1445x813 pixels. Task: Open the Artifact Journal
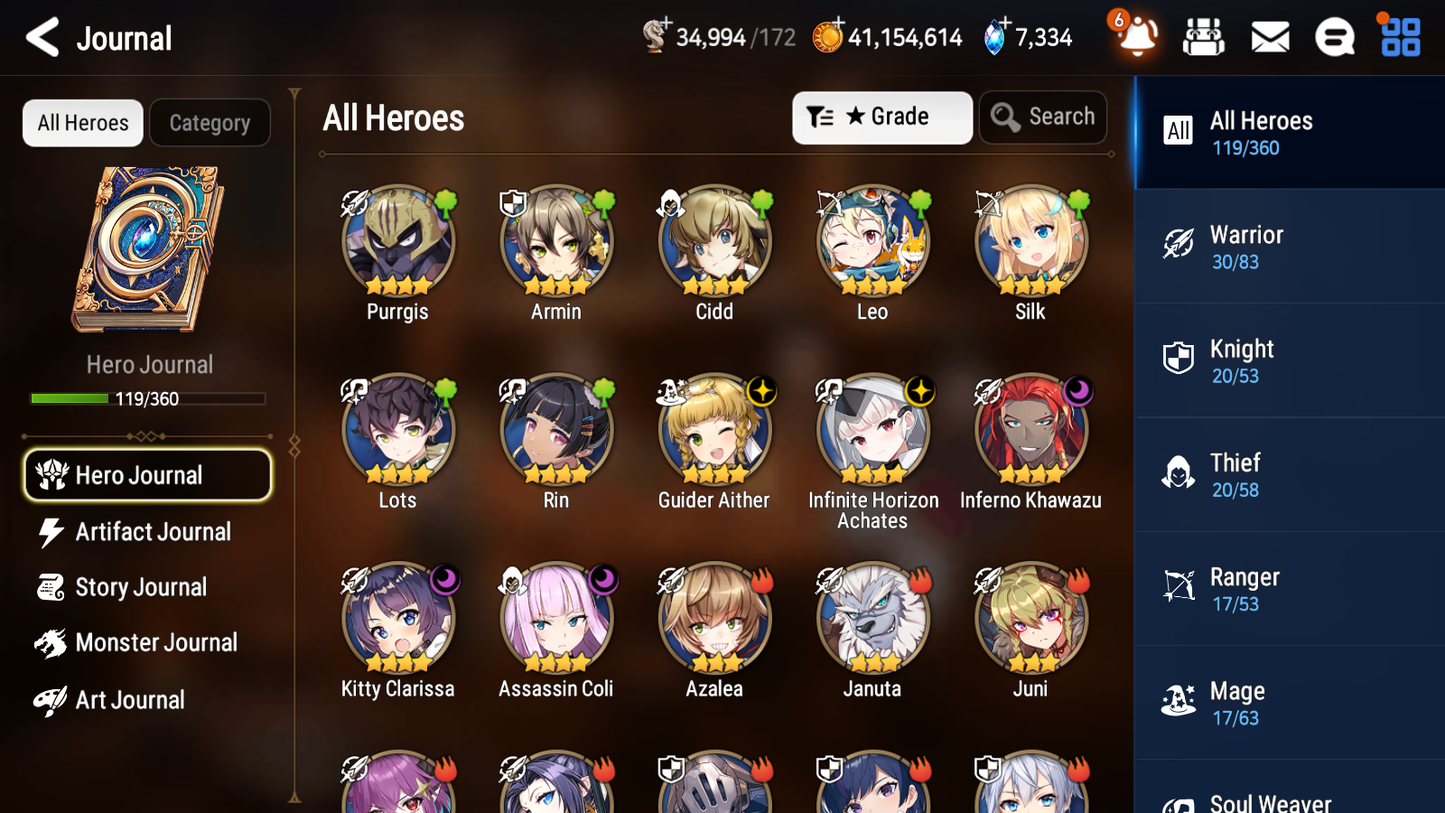tap(152, 532)
